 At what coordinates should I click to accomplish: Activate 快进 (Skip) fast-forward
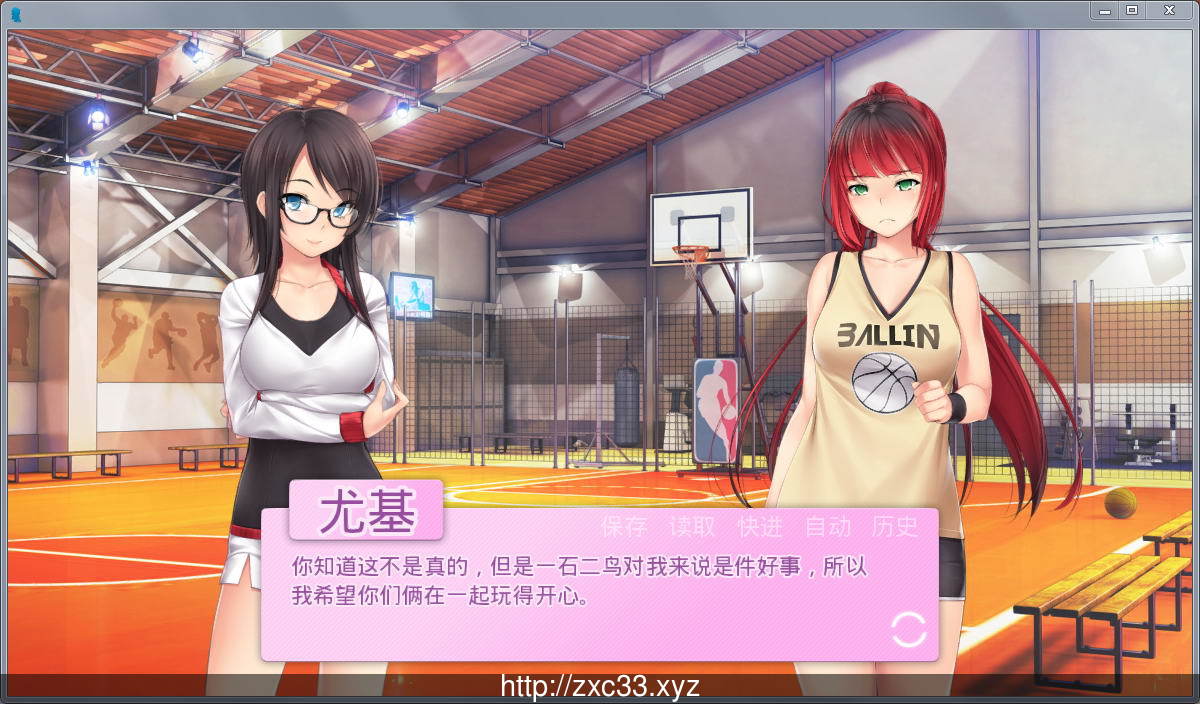(x=760, y=527)
